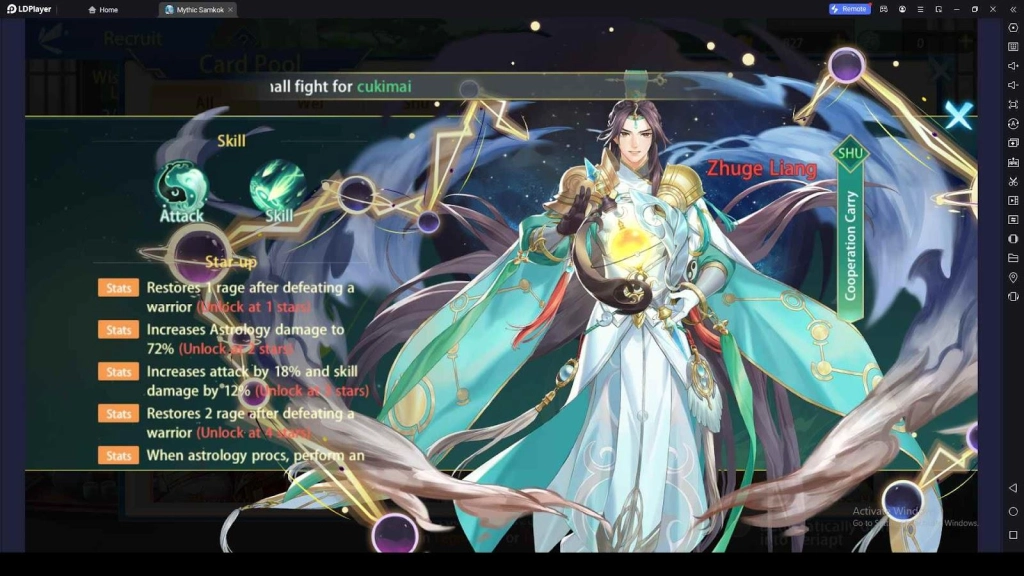Screen dimensions: 1024x576
Task: Select the yin-yang Attack skill icon
Action: [x=181, y=187]
